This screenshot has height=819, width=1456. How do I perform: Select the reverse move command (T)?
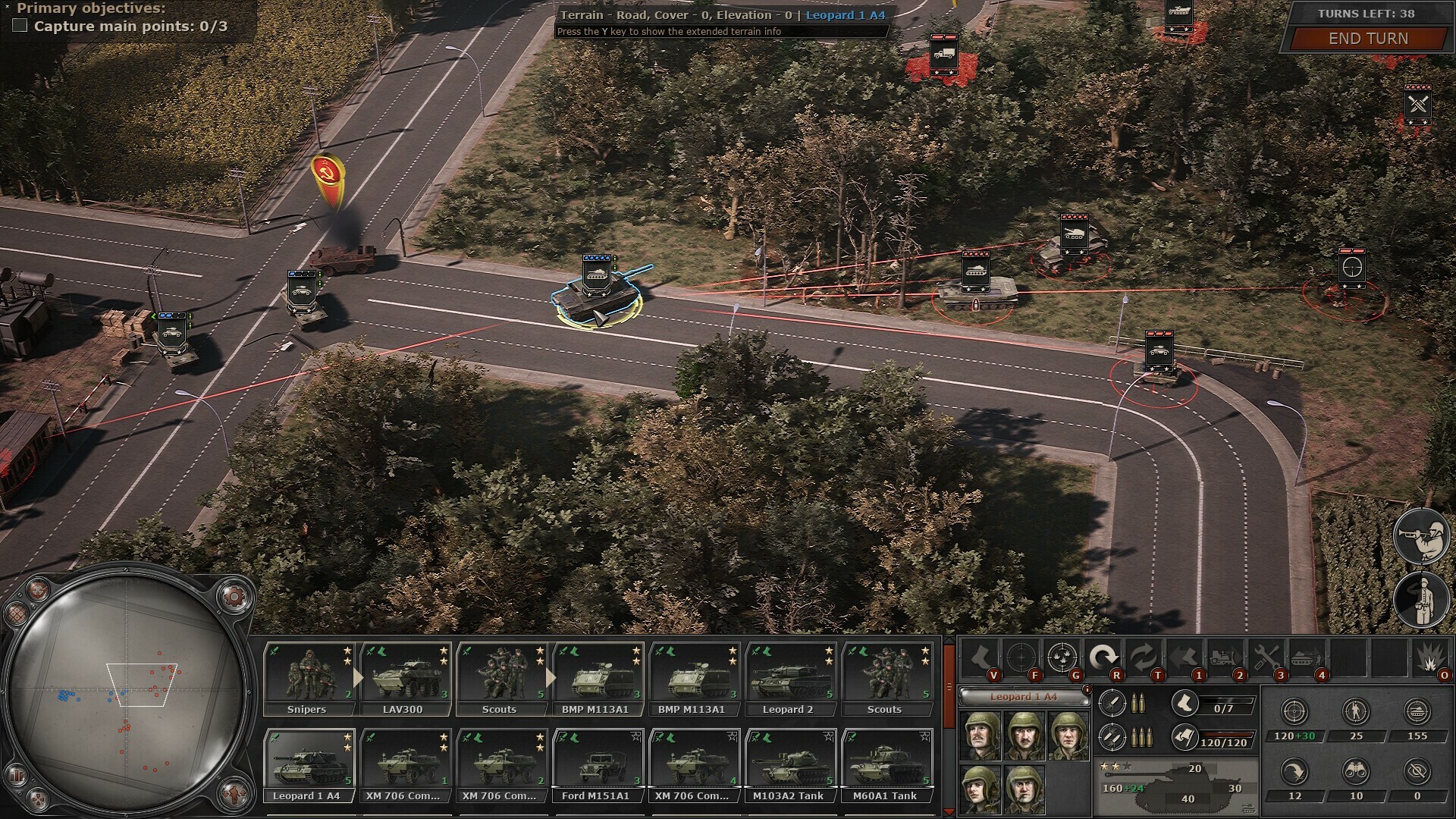(x=1144, y=656)
